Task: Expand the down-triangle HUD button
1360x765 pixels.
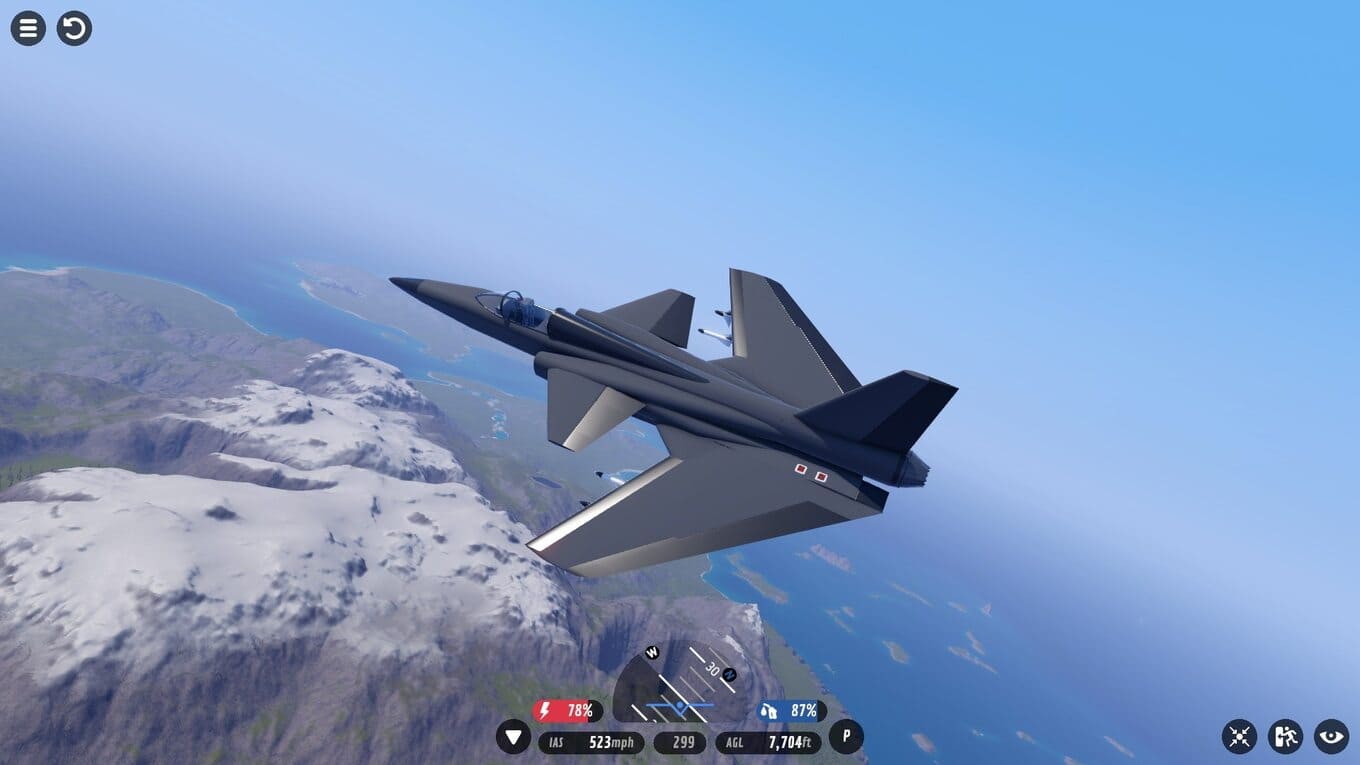Action: click(514, 738)
